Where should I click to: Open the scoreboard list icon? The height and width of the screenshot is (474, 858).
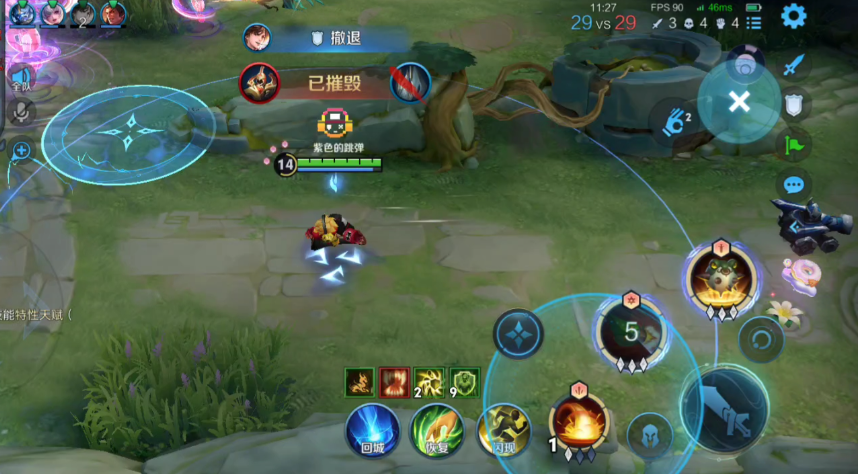[754, 22]
